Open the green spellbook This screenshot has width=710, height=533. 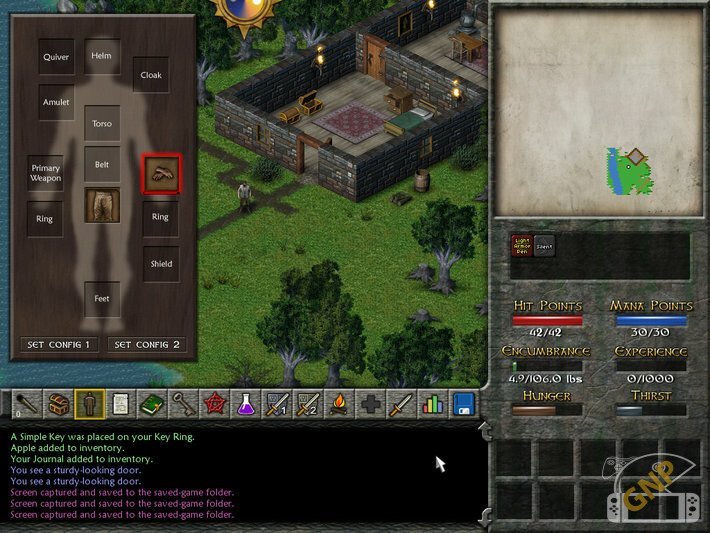pos(151,404)
